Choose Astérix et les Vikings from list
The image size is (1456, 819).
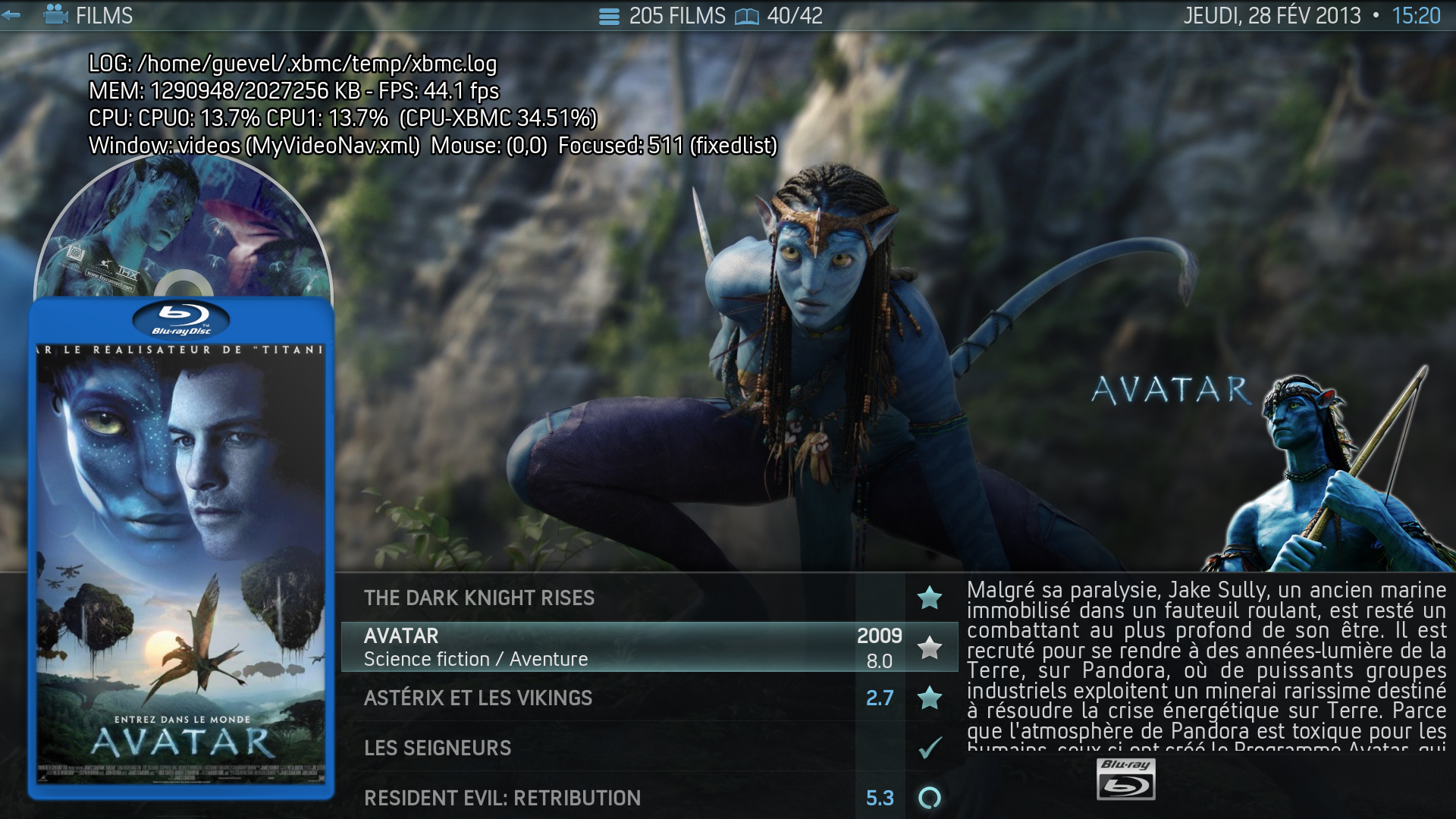(x=478, y=698)
